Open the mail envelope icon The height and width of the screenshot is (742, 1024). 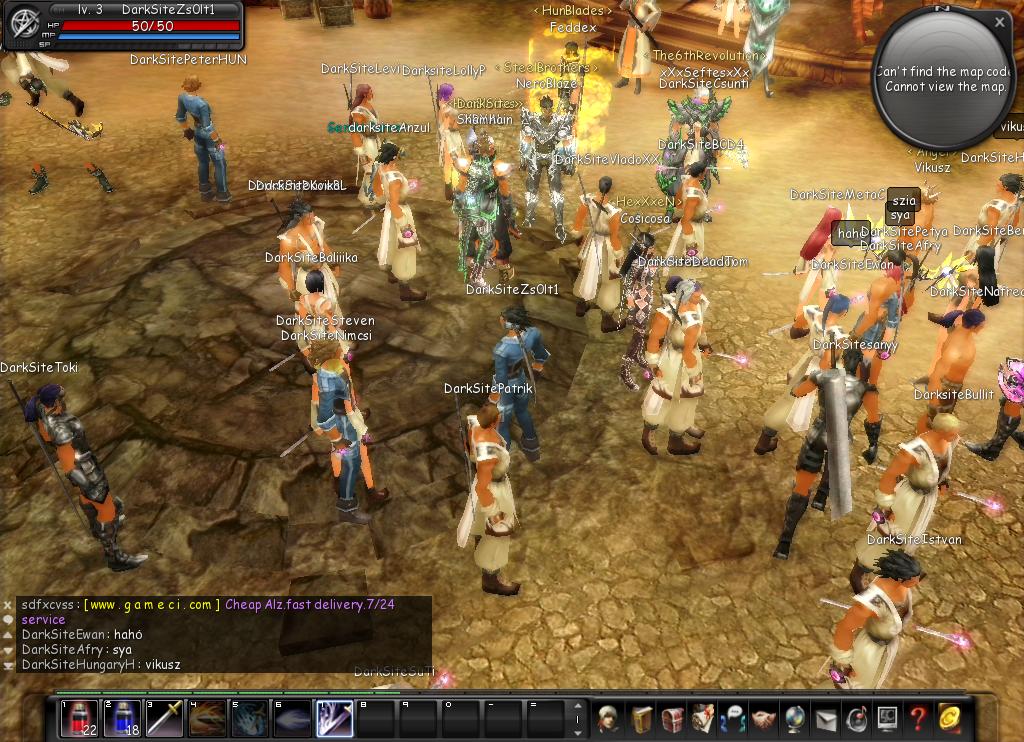coord(826,719)
